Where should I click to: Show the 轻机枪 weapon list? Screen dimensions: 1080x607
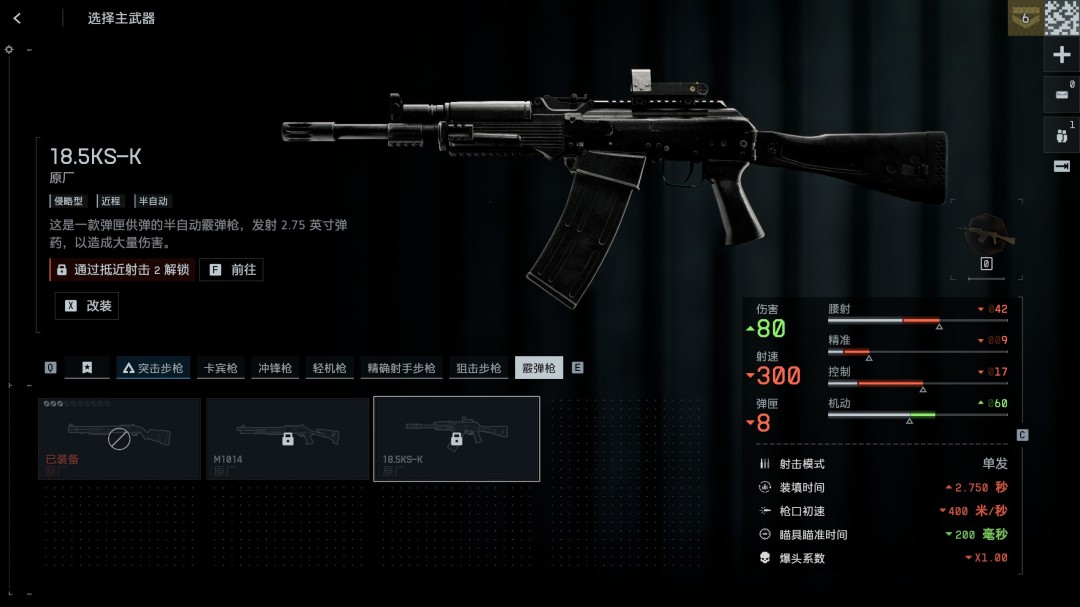[x=329, y=368]
